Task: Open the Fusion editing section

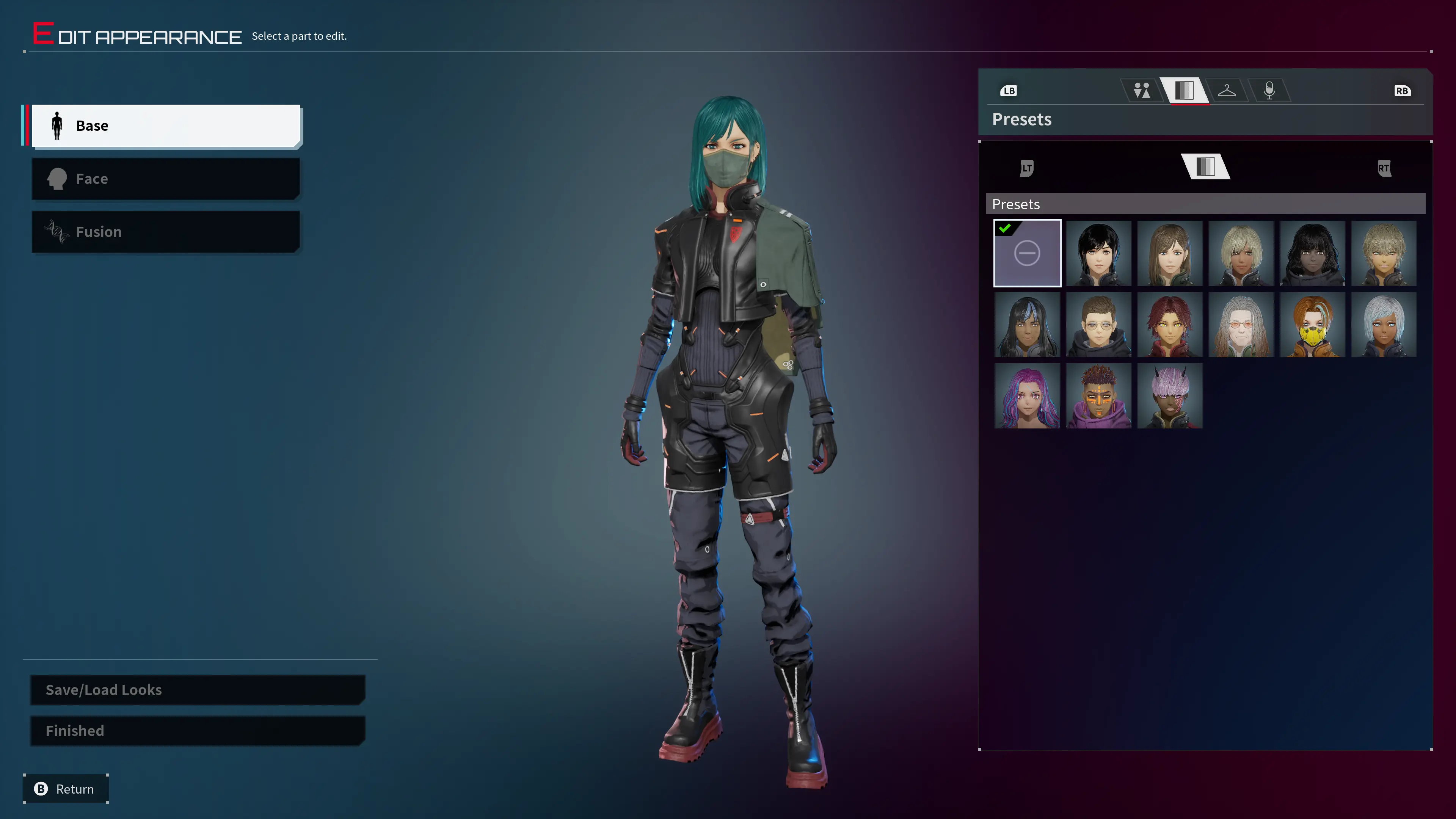Action: (165, 232)
